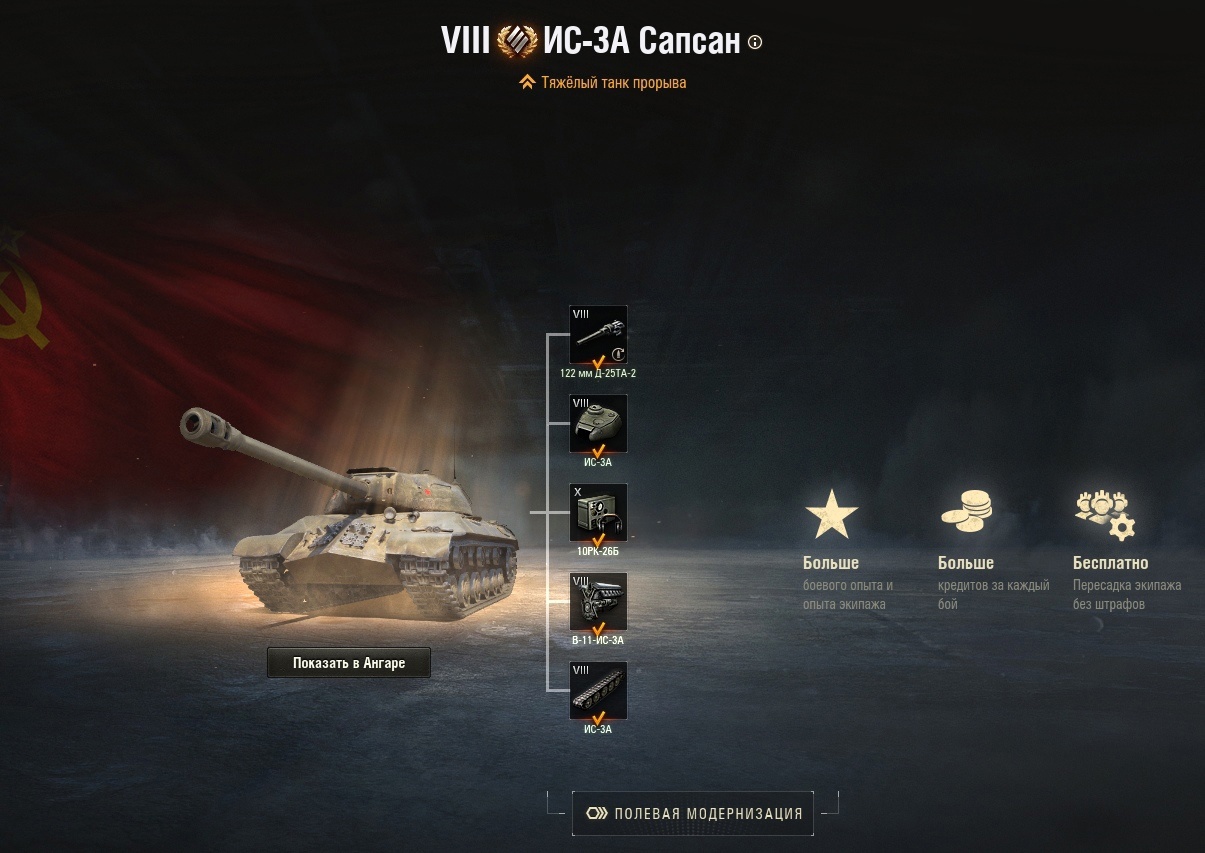This screenshot has height=853, width=1205.
Task: Click the "Показать в Ангаре" button
Action: (x=349, y=663)
